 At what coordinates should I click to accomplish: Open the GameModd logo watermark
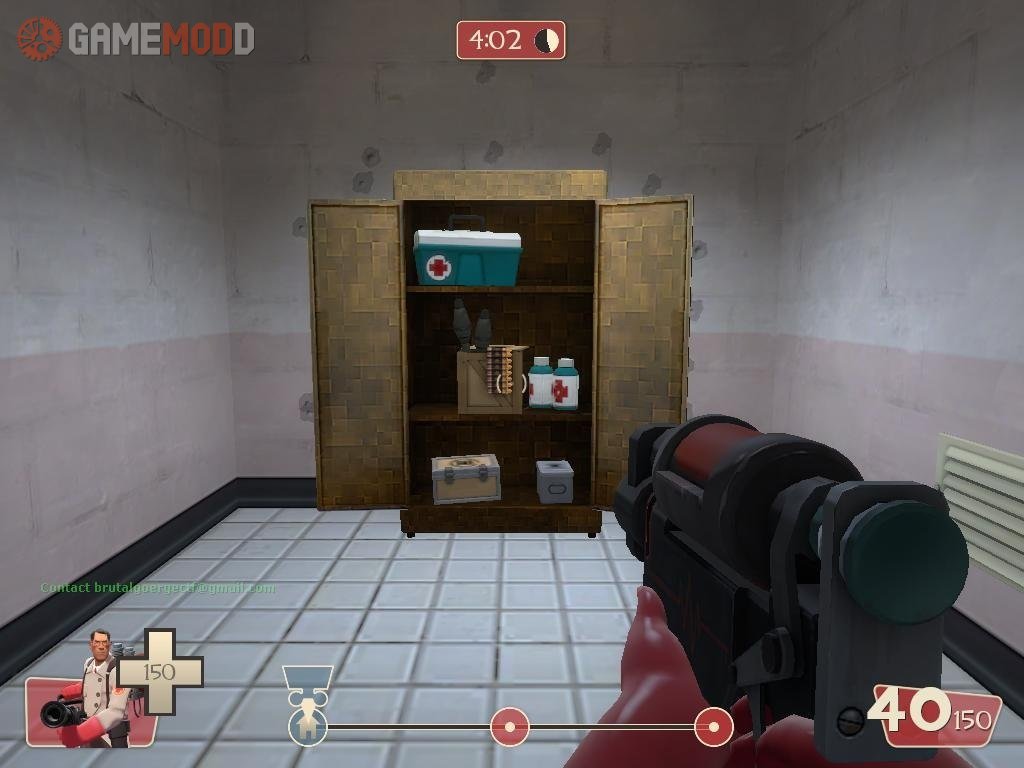pos(136,39)
